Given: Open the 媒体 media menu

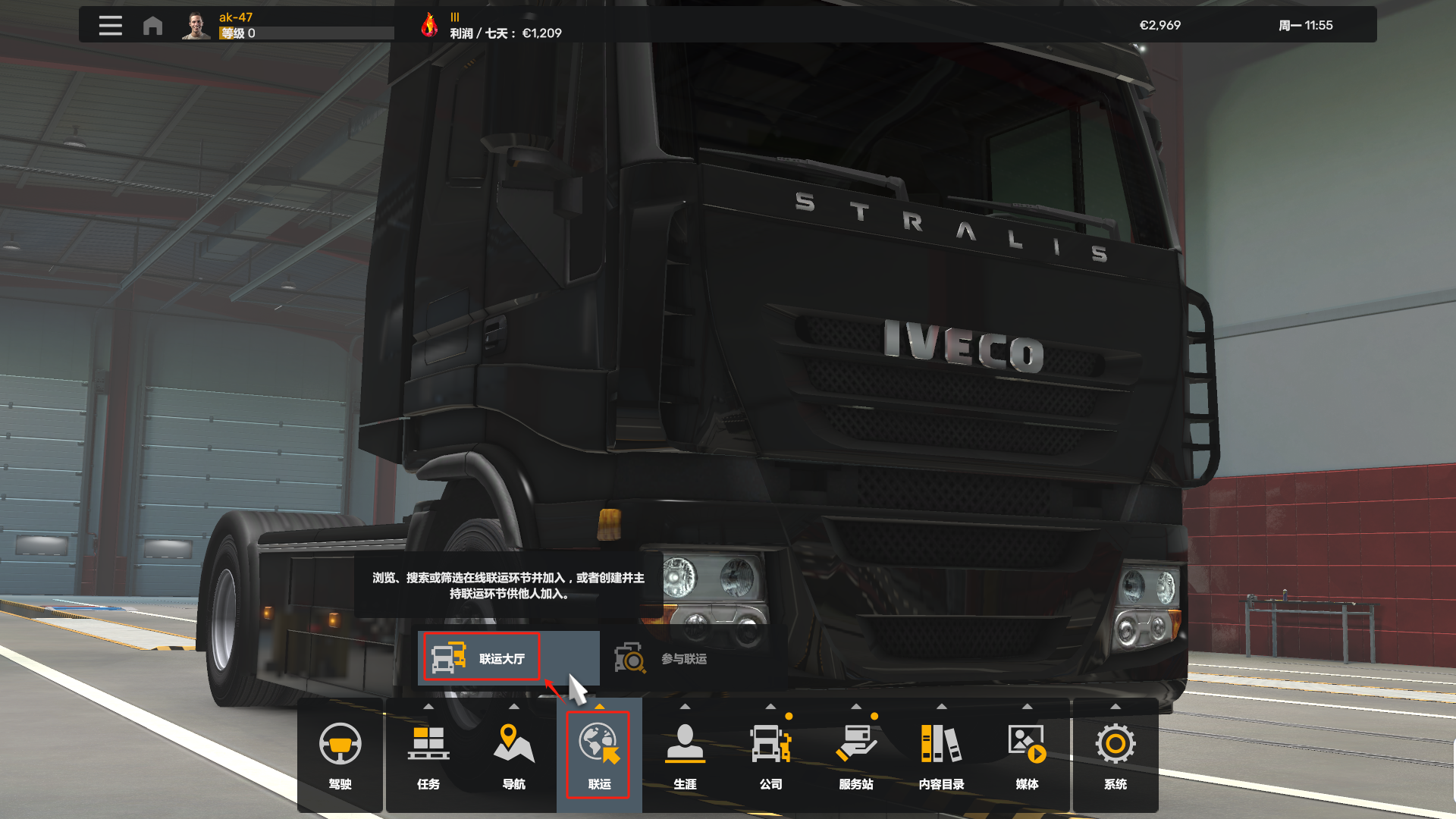Looking at the screenshot, I should click(x=1027, y=755).
